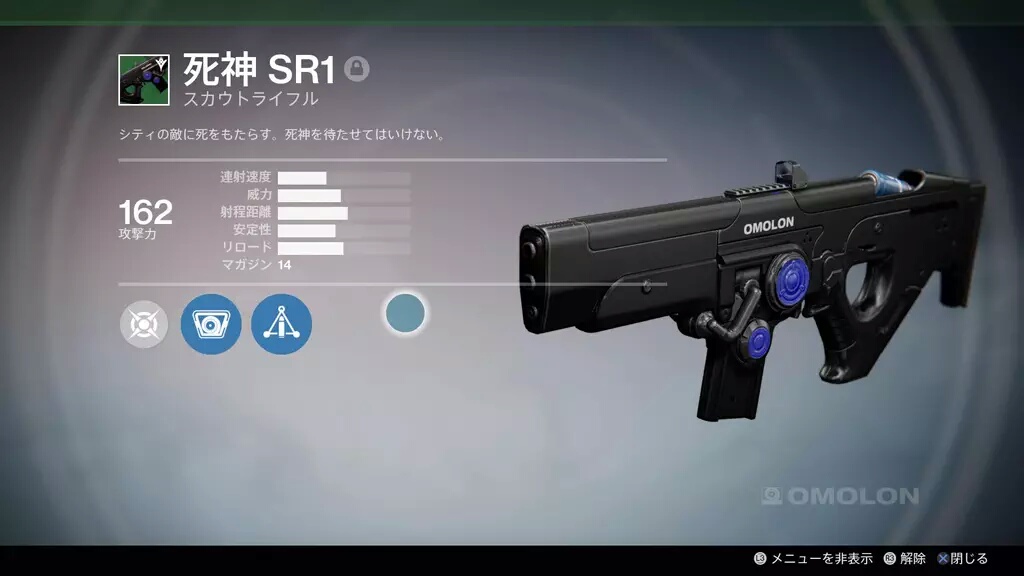Toggle the lock icon beside the weapon name

click(x=357, y=69)
